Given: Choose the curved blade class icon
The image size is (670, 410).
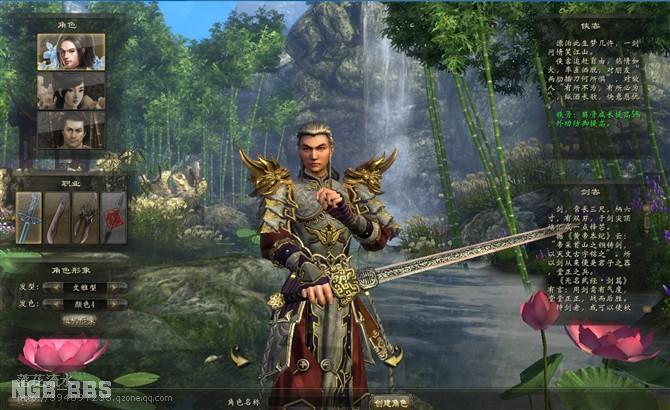Looking at the screenshot, I should pos(57,217).
